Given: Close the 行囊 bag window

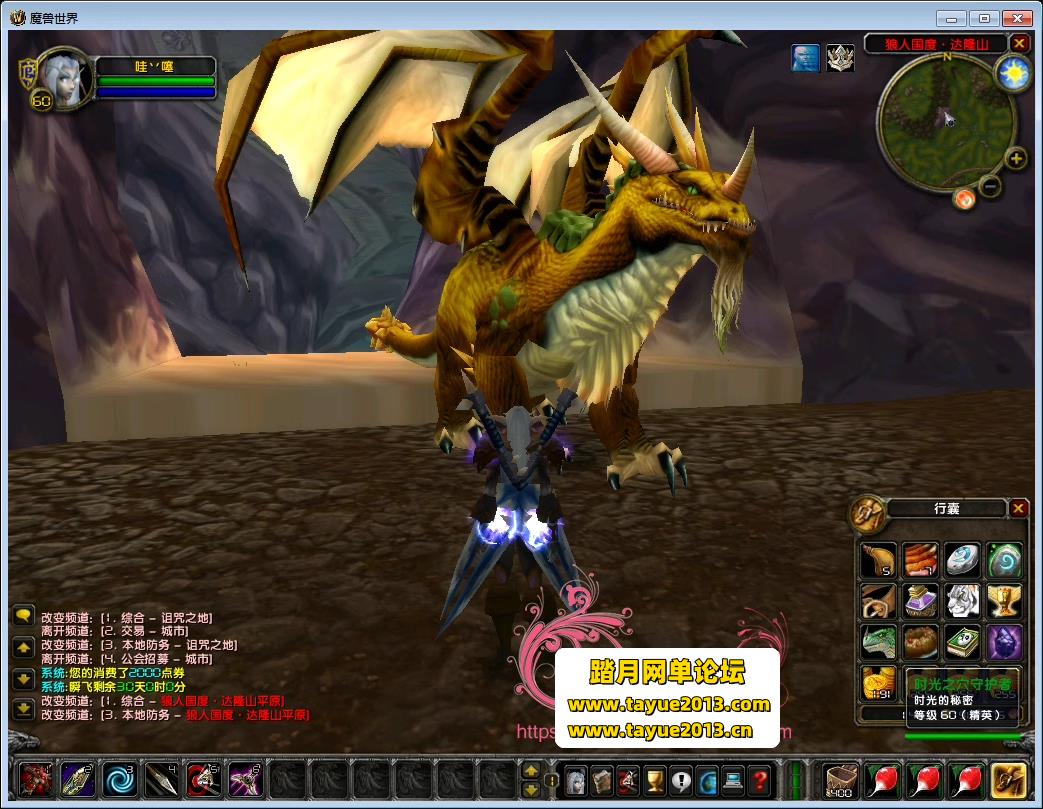Looking at the screenshot, I should [1018, 508].
